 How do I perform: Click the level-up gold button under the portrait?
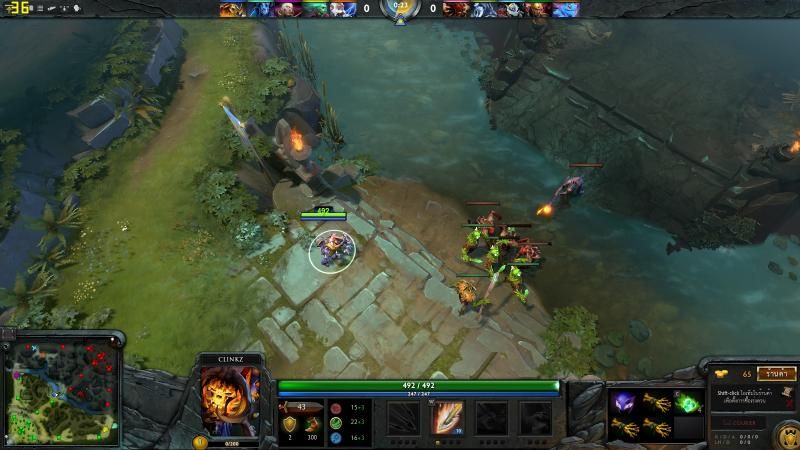(x=200, y=441)
